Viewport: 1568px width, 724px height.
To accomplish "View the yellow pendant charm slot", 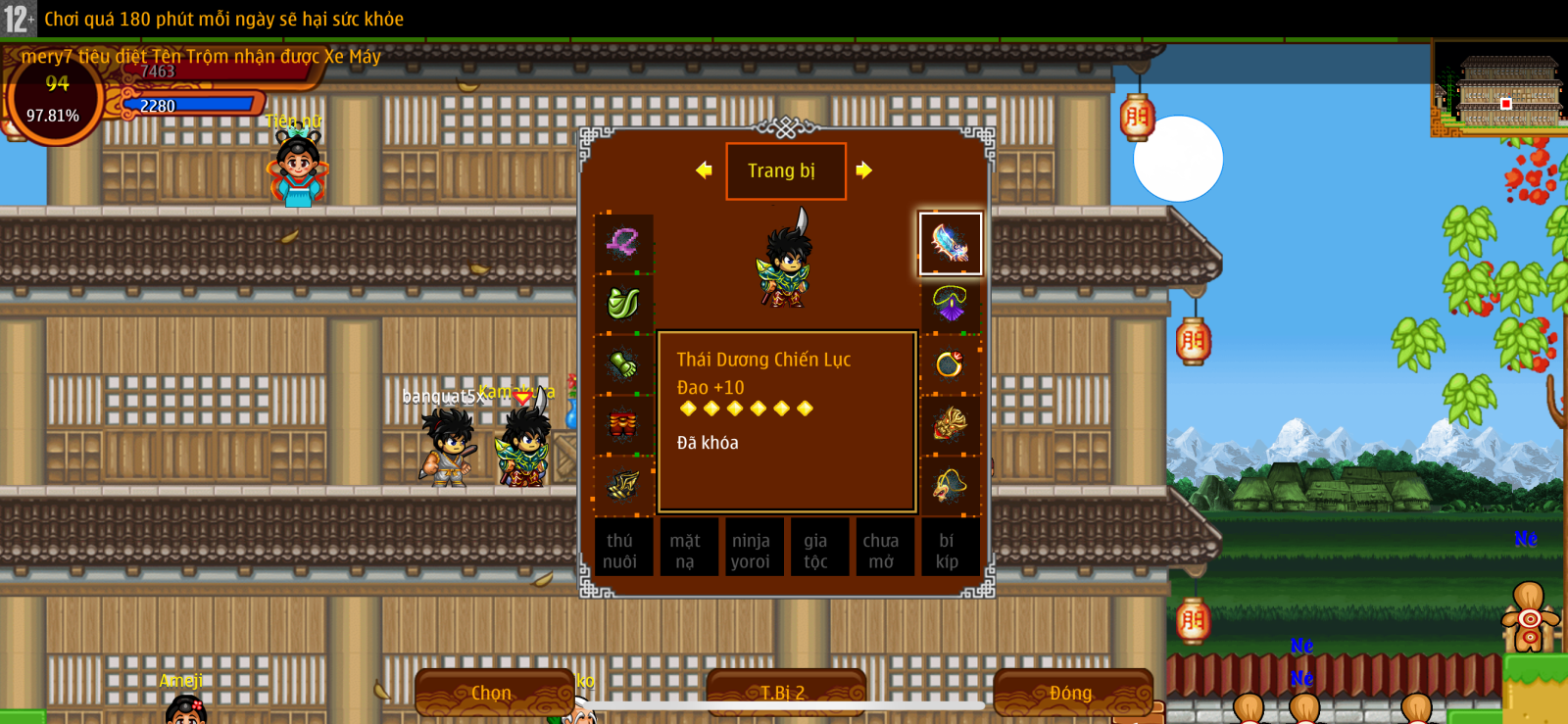I will [x=950, y=485].
